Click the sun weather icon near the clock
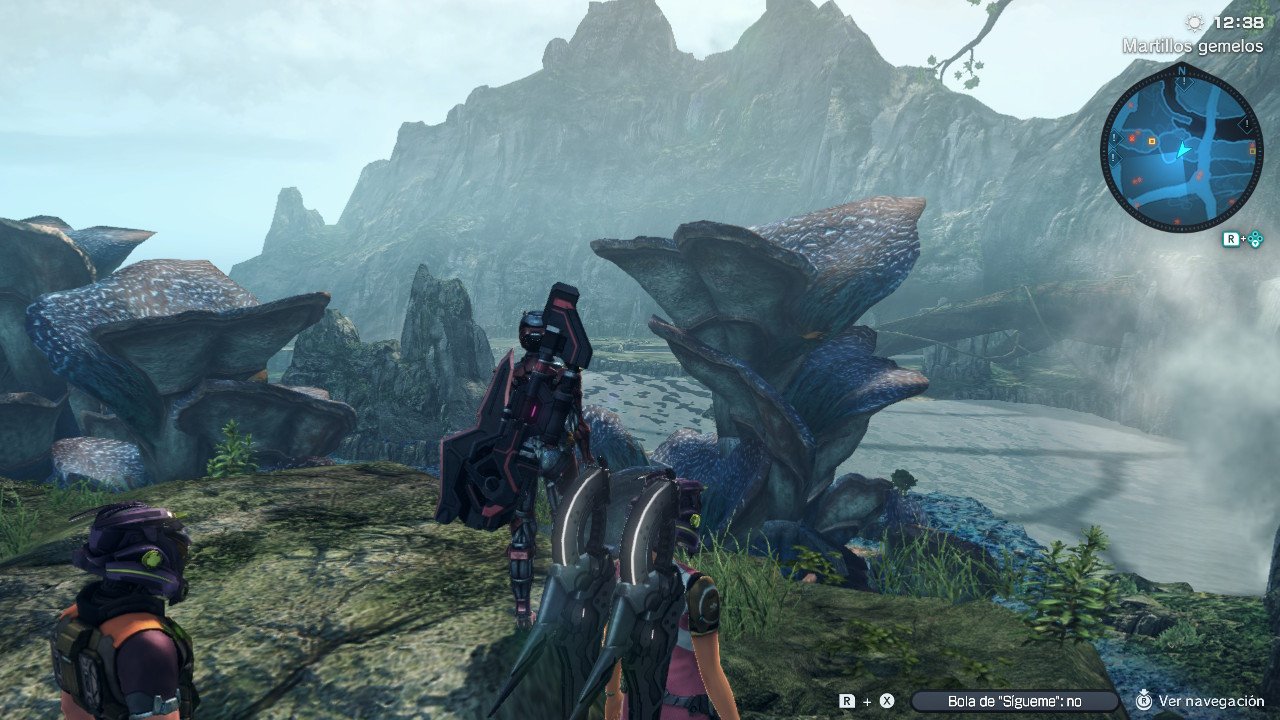This screenshot has height=720, width=1280. (x=1193, y=22)
